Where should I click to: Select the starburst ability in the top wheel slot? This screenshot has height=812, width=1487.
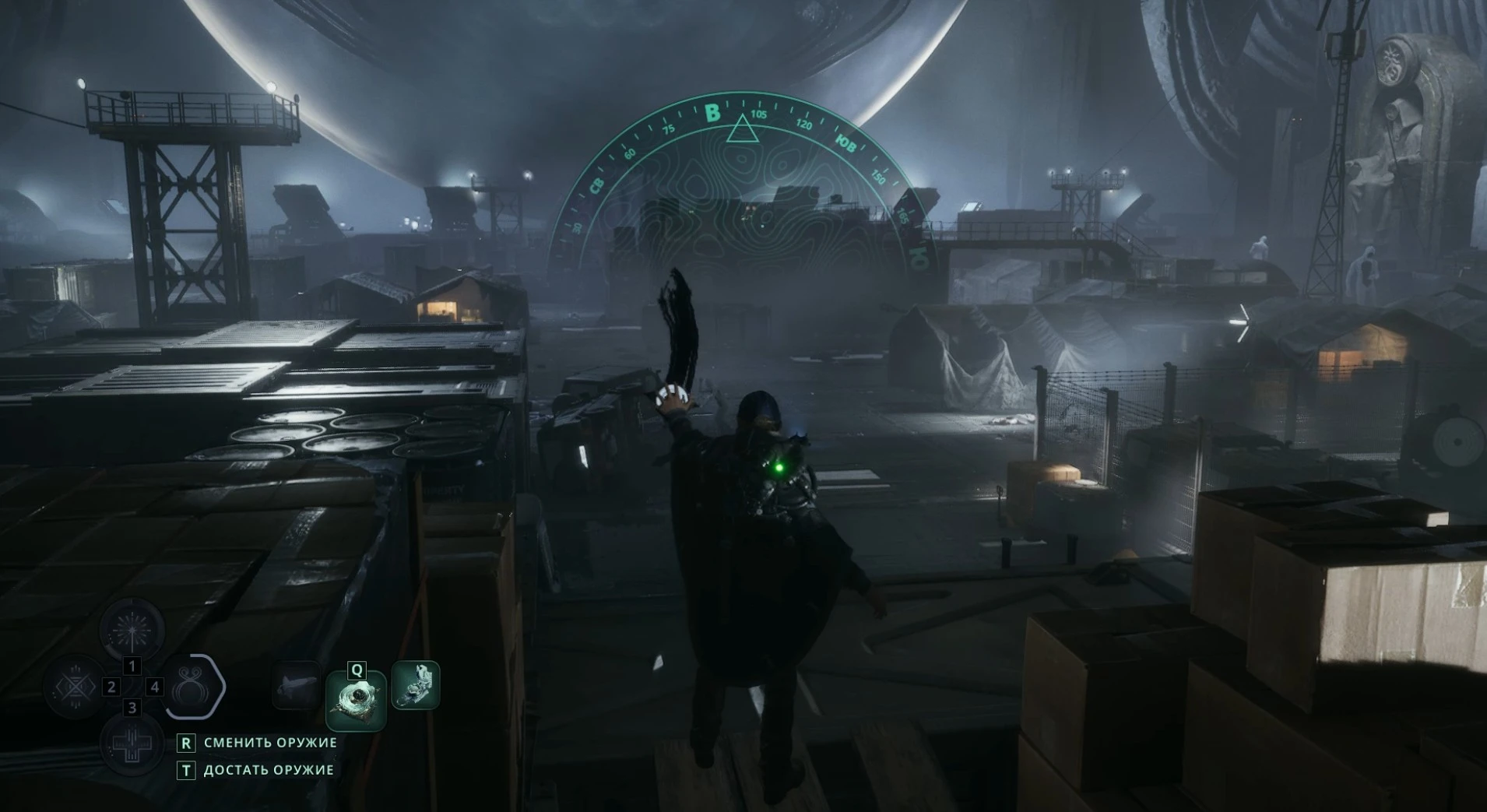132,629
